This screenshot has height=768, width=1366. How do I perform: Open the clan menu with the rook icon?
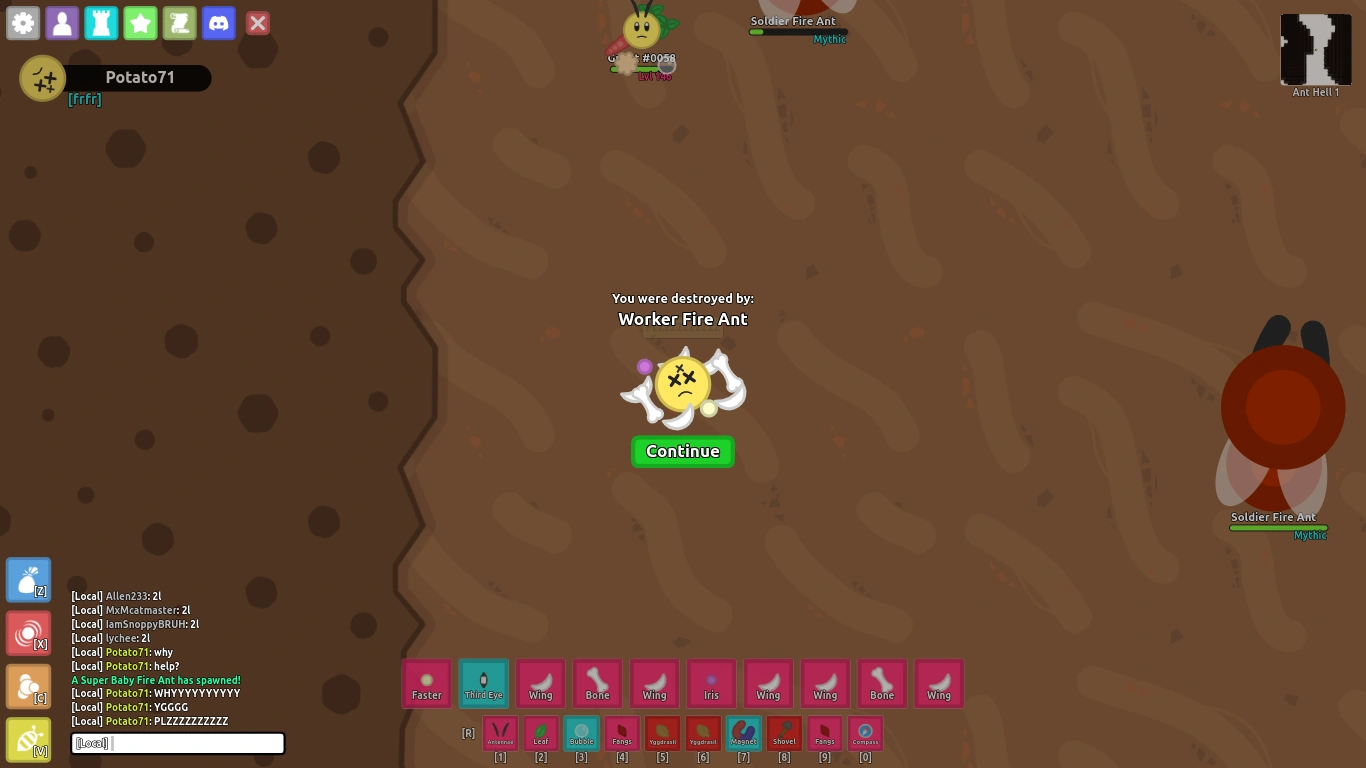click(x=100, y=22)
